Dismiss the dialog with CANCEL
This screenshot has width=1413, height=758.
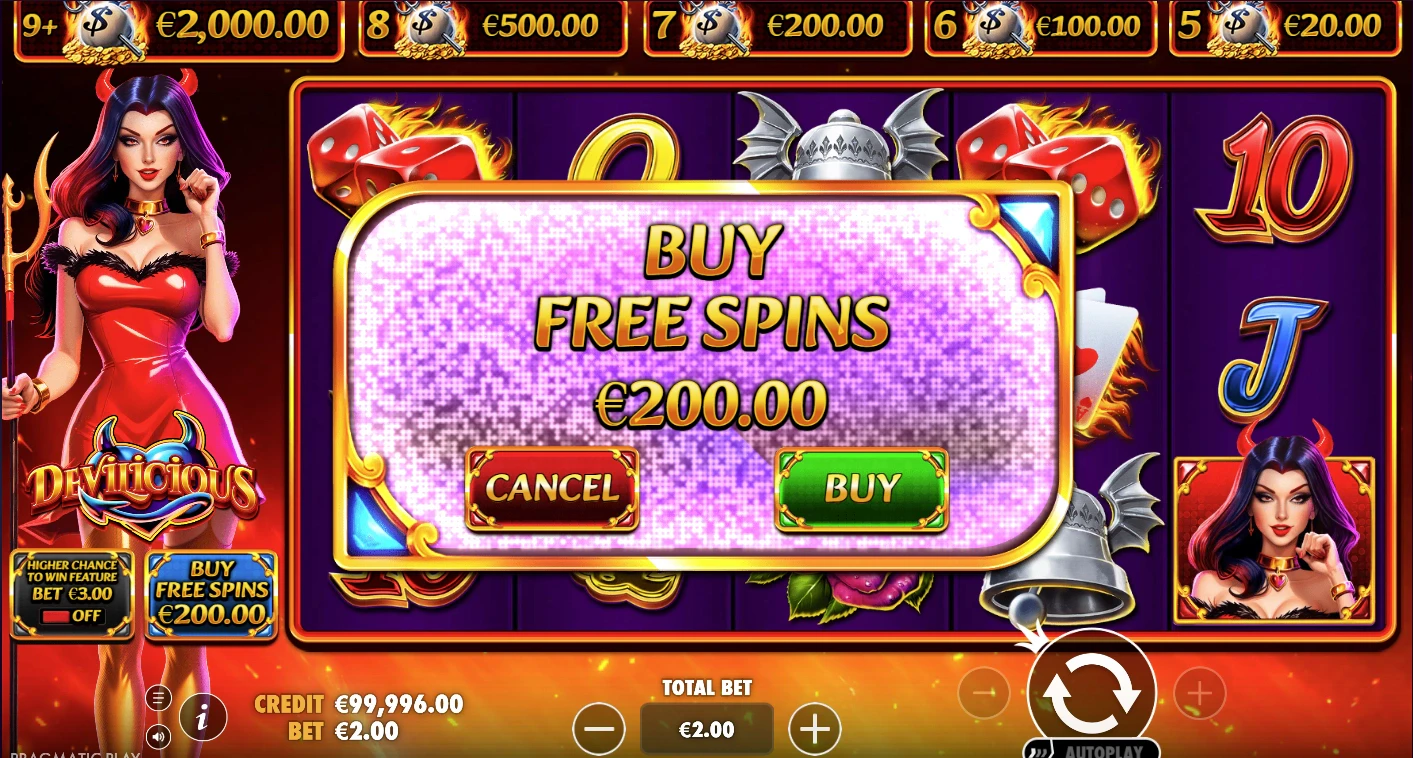click(x=552, y=488)
